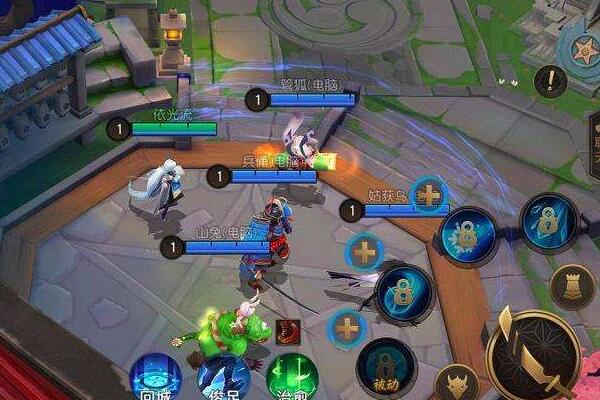Image resolution: width=600 pixels, height=400 pixels.
Task: Hit the sword basic attack button
Action: 531,352
